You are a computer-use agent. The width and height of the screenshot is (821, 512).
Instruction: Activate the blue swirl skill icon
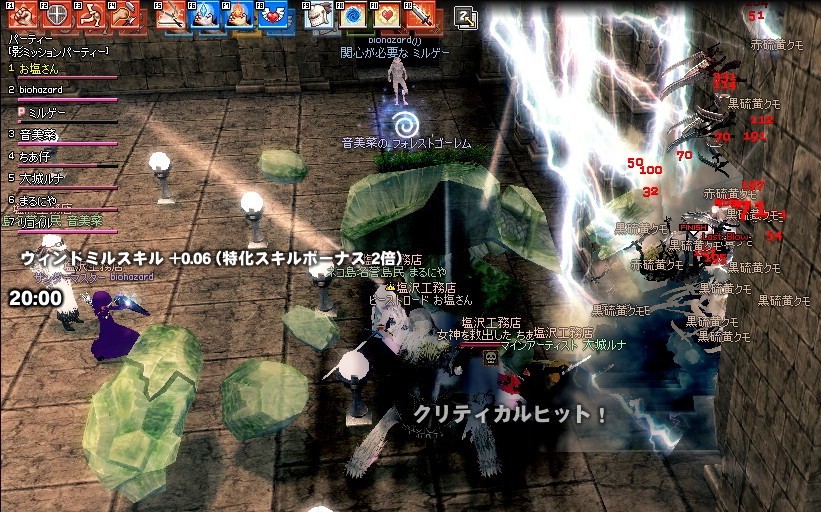[x=352, y=16]
